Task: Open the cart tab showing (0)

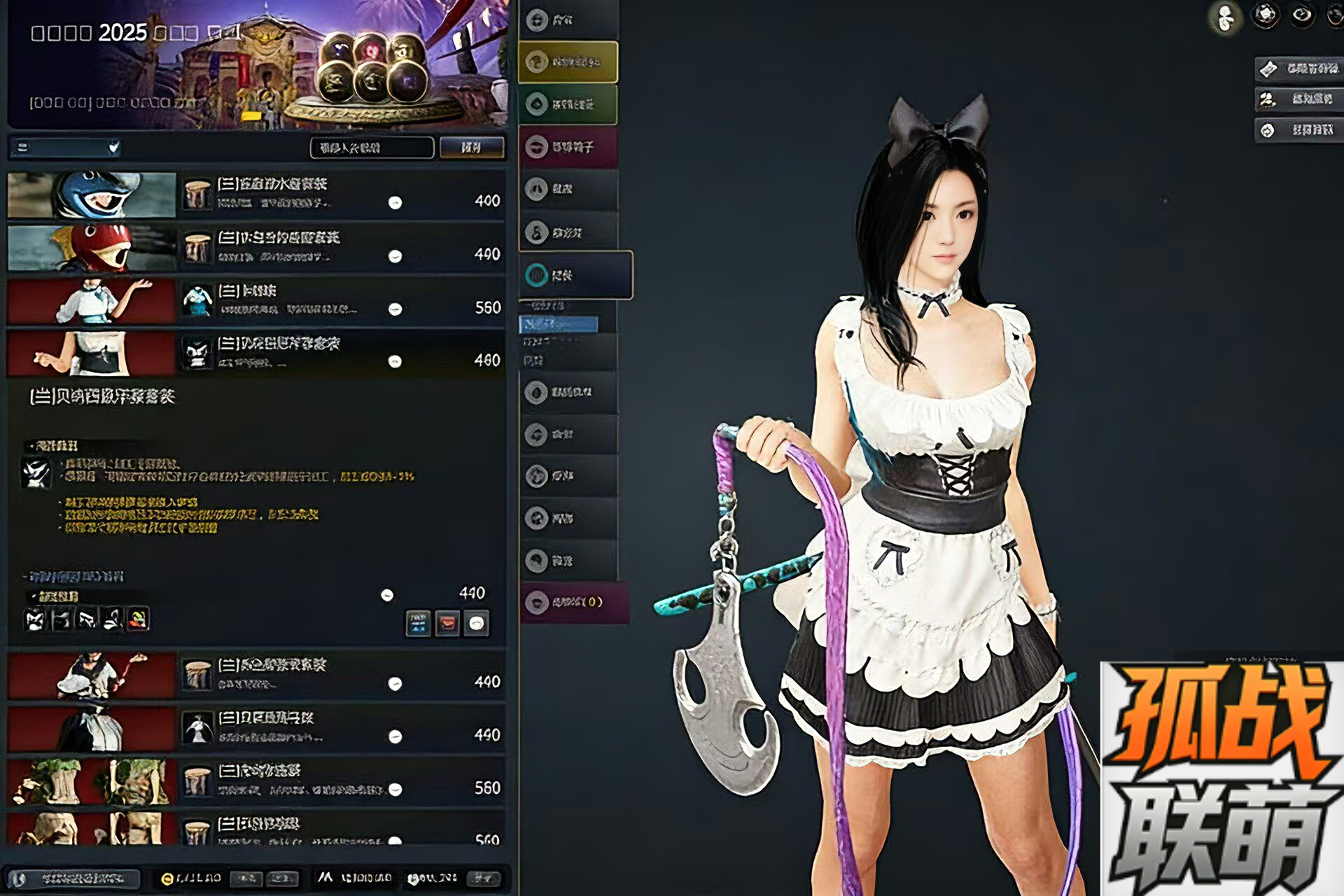Action: [x=574, y=602]
